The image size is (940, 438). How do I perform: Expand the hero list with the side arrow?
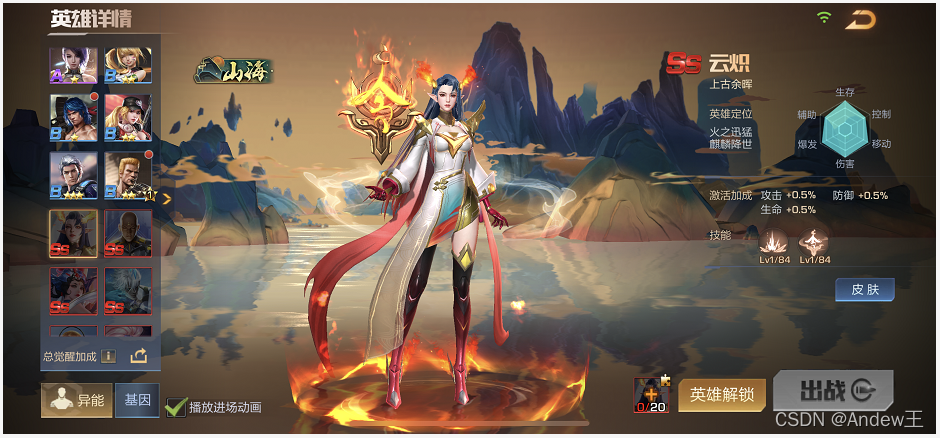(167, 198)
